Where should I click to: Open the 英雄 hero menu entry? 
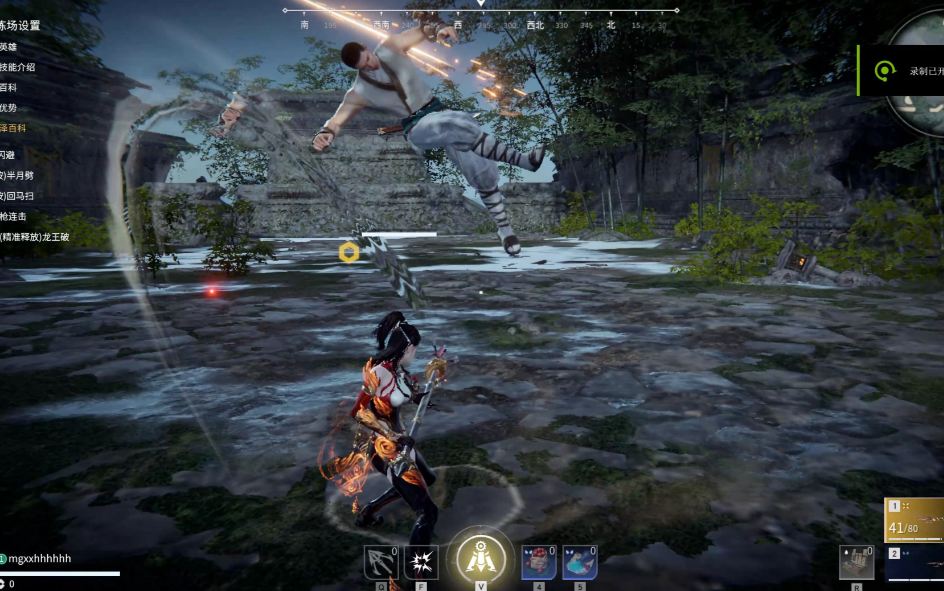pyautogui.click(x=9, y=47)
